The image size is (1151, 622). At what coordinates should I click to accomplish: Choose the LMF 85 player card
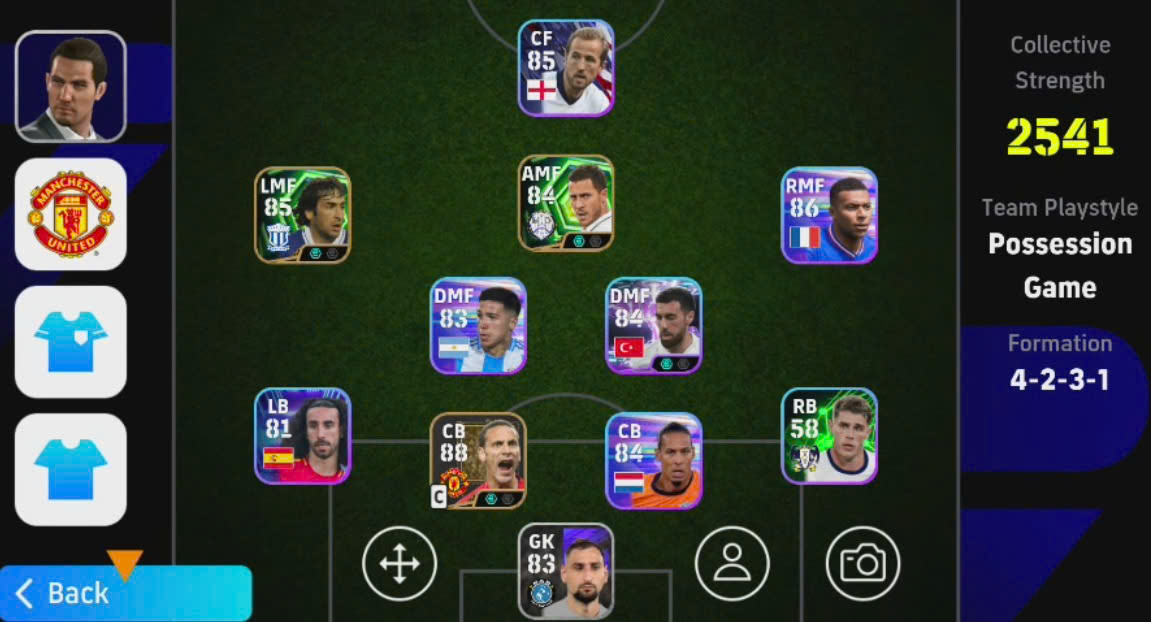(302, 215)
